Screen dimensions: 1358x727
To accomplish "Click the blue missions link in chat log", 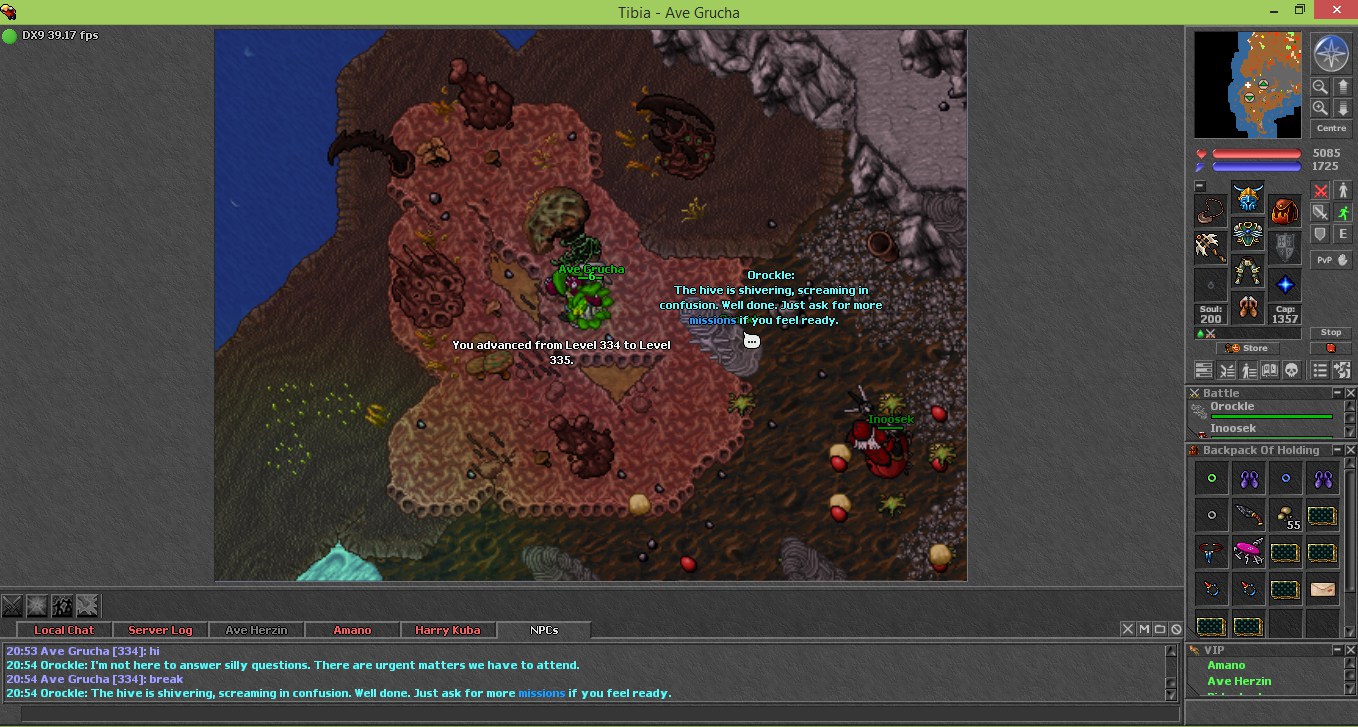I will pyautogui.click(x=541, y=693).
